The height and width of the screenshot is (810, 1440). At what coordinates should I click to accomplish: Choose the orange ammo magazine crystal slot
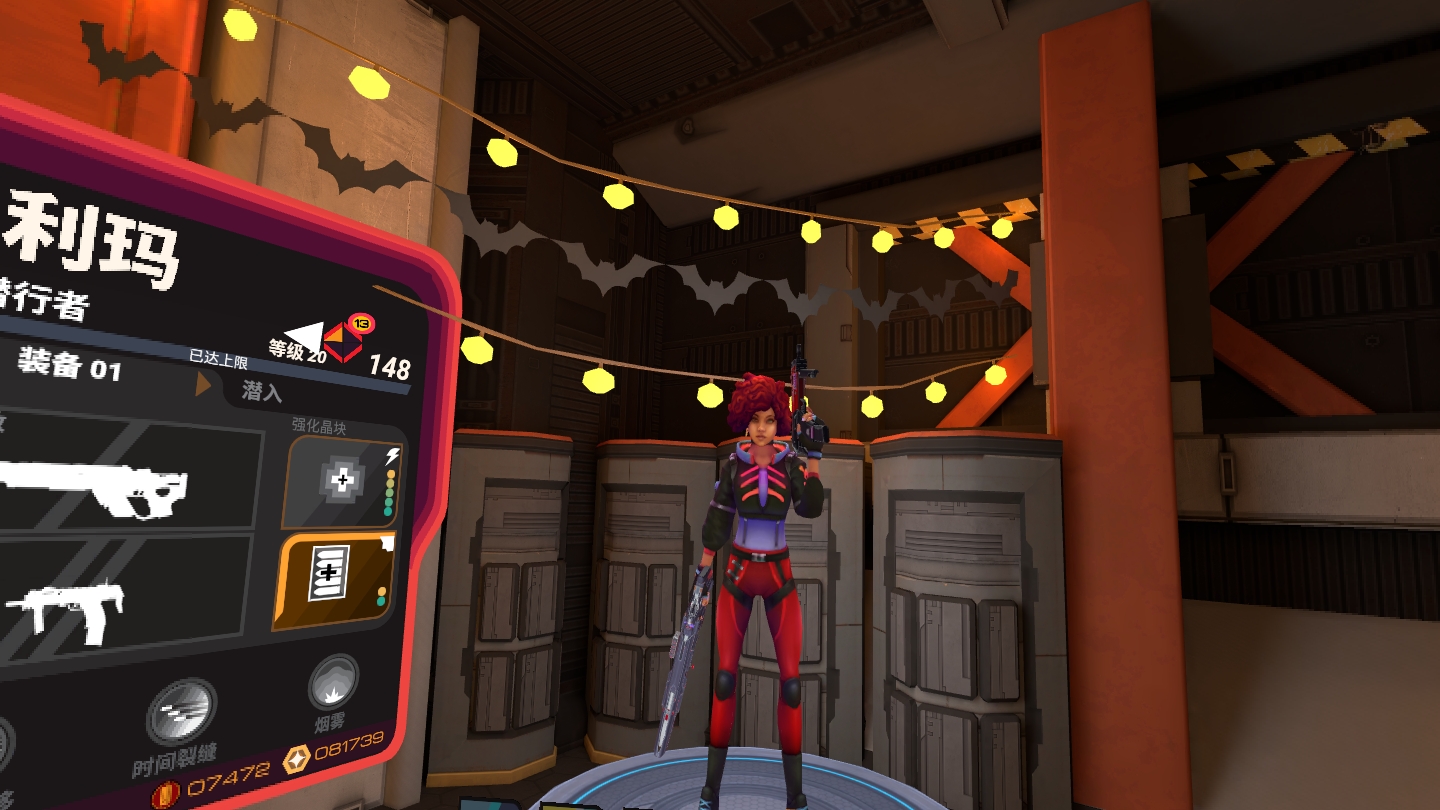pyautogui.click(x=331, y=582)
